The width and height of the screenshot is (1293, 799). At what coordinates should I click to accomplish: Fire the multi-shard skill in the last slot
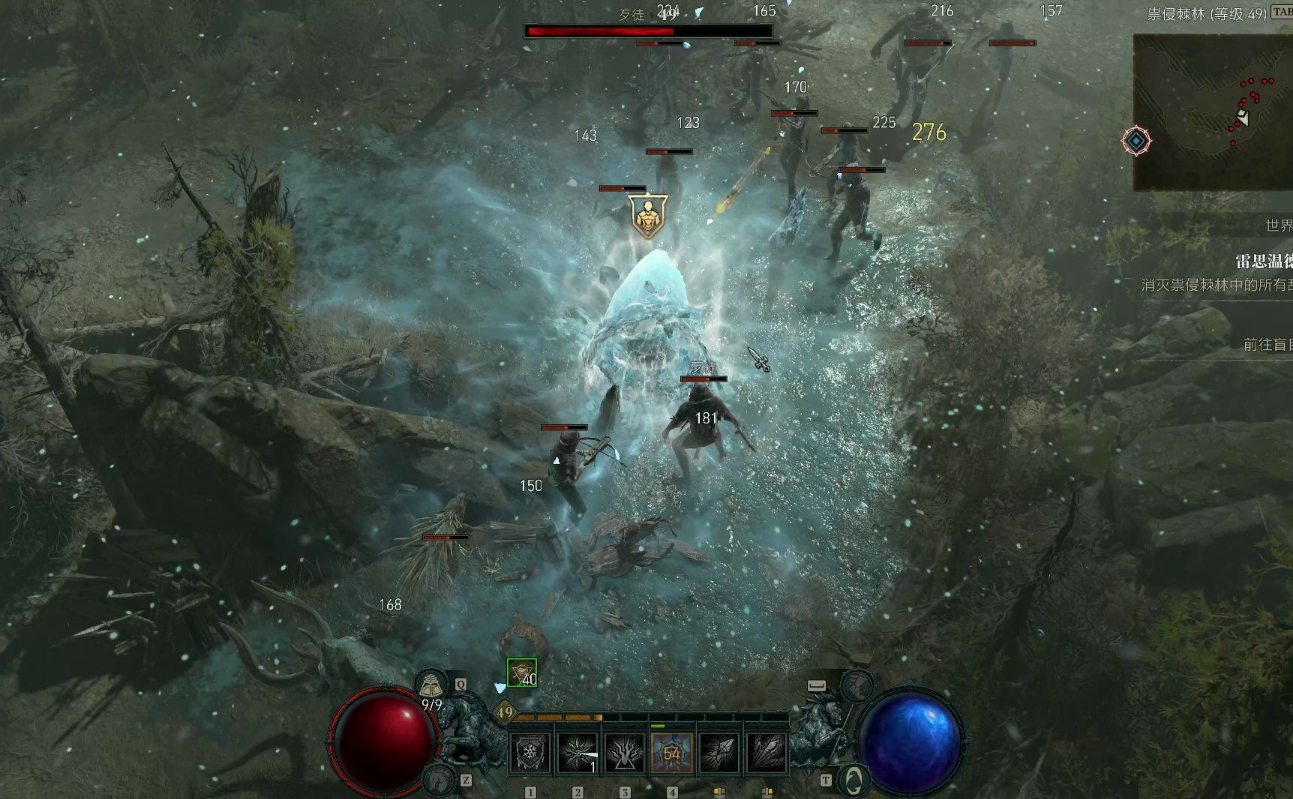coord(767,752)
